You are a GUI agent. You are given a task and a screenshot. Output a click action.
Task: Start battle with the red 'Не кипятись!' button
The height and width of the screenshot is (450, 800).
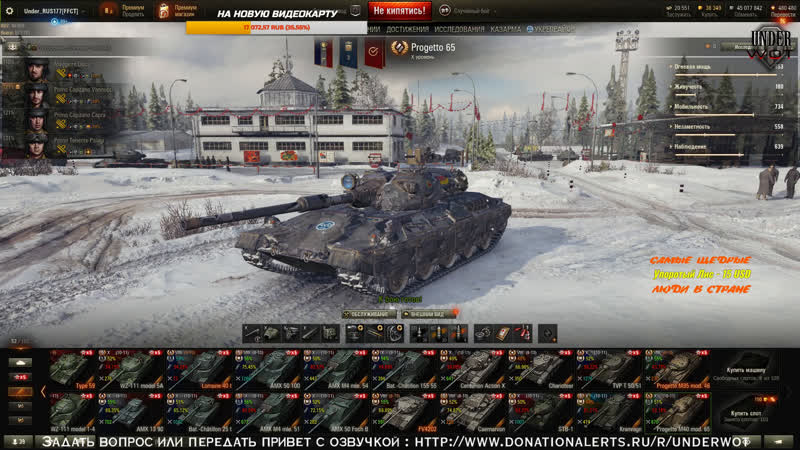pos(400,10)
